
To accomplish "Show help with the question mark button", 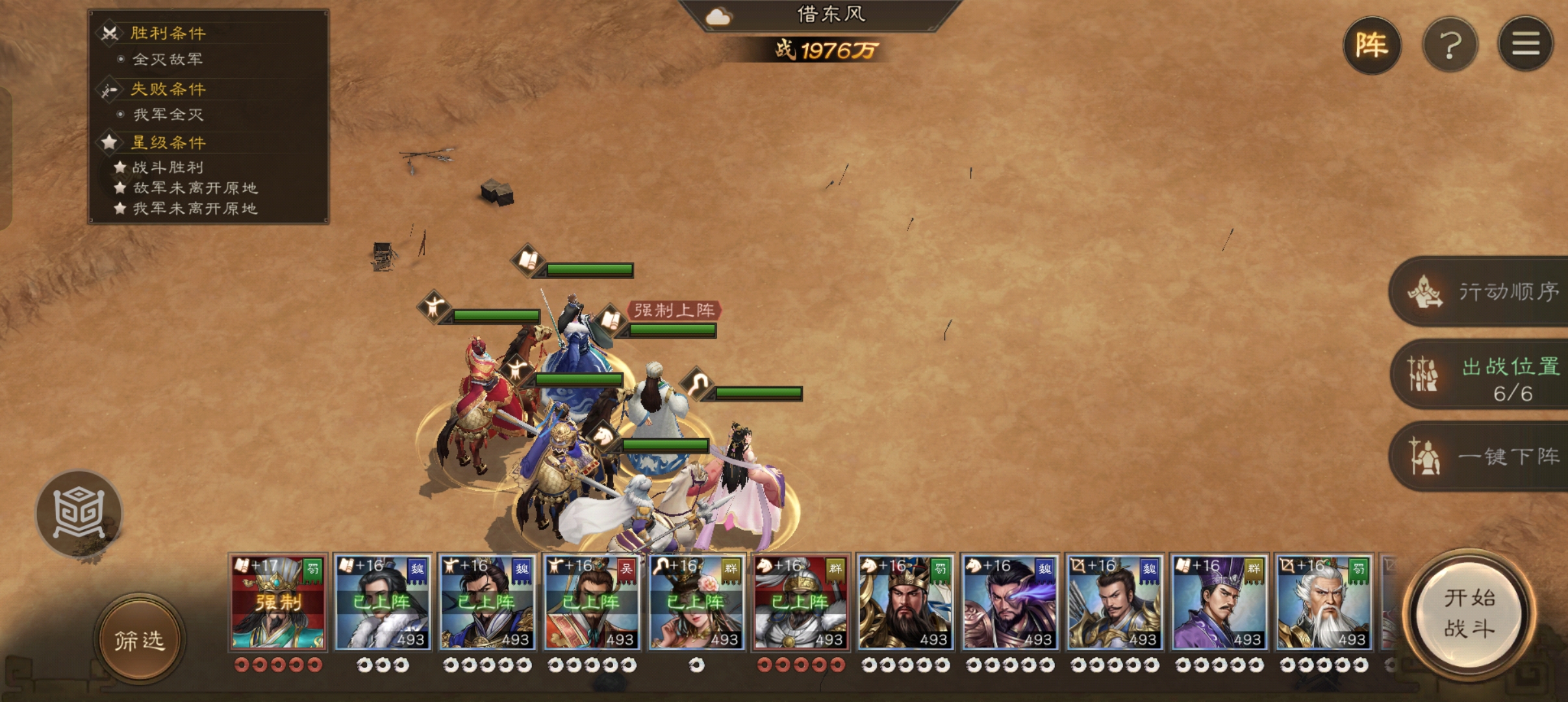I will coord(1450,45).
